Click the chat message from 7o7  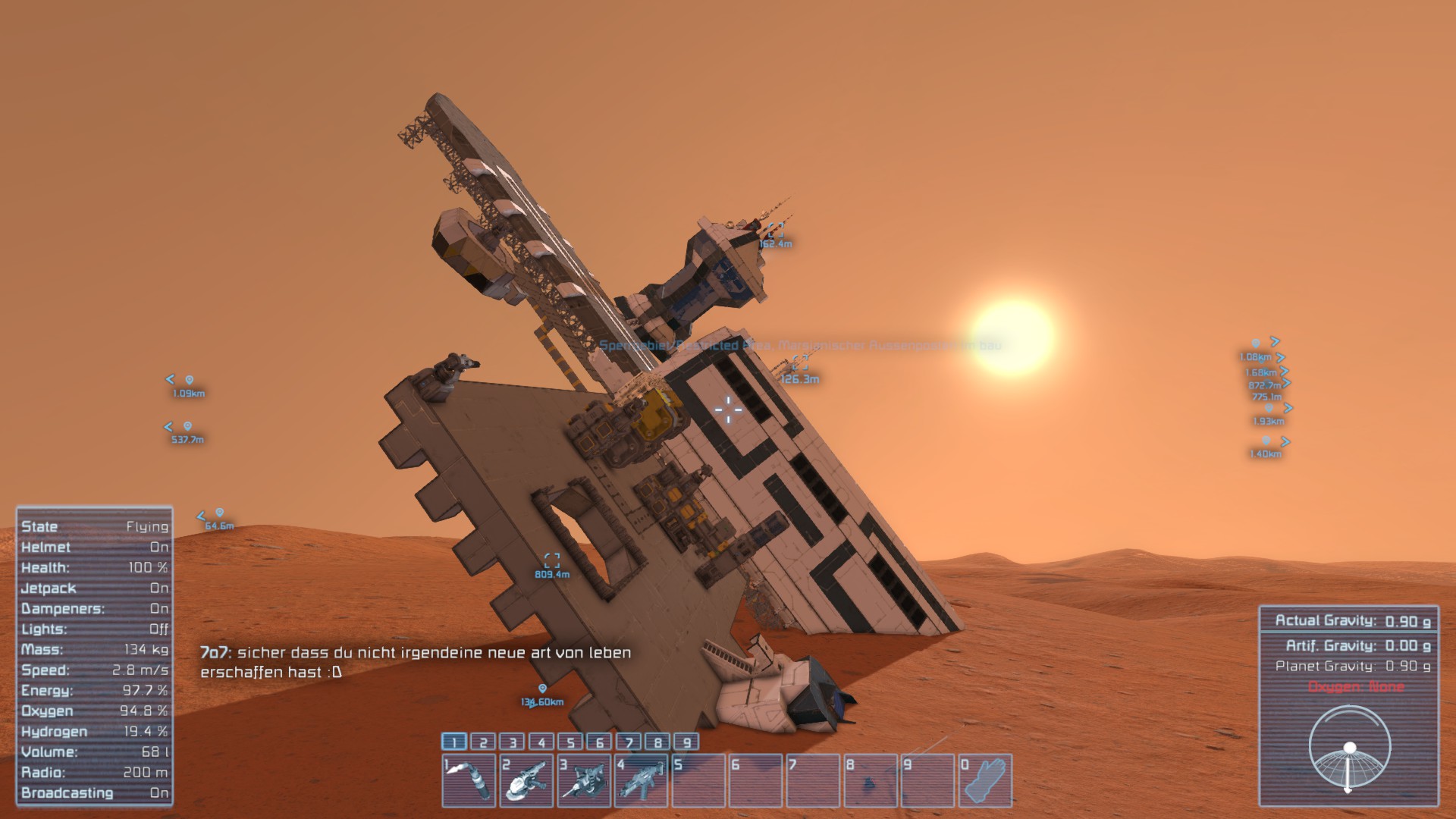pos(416,662)
